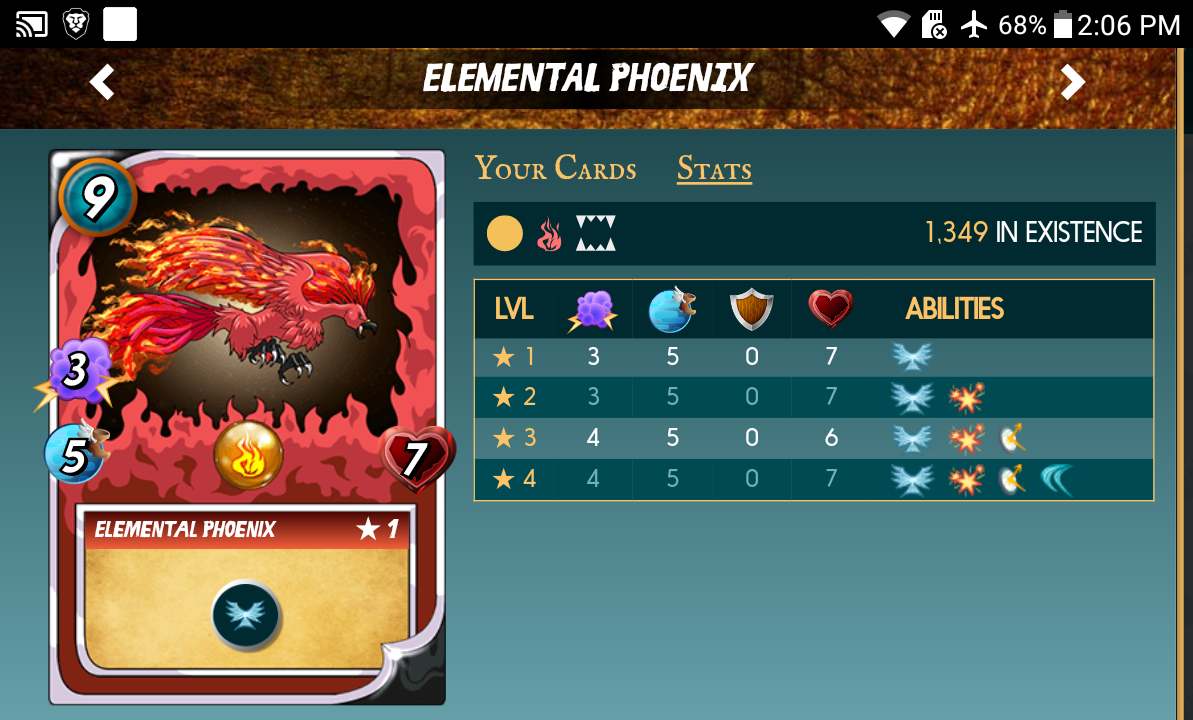Open the cast icon in status bar

32,24
